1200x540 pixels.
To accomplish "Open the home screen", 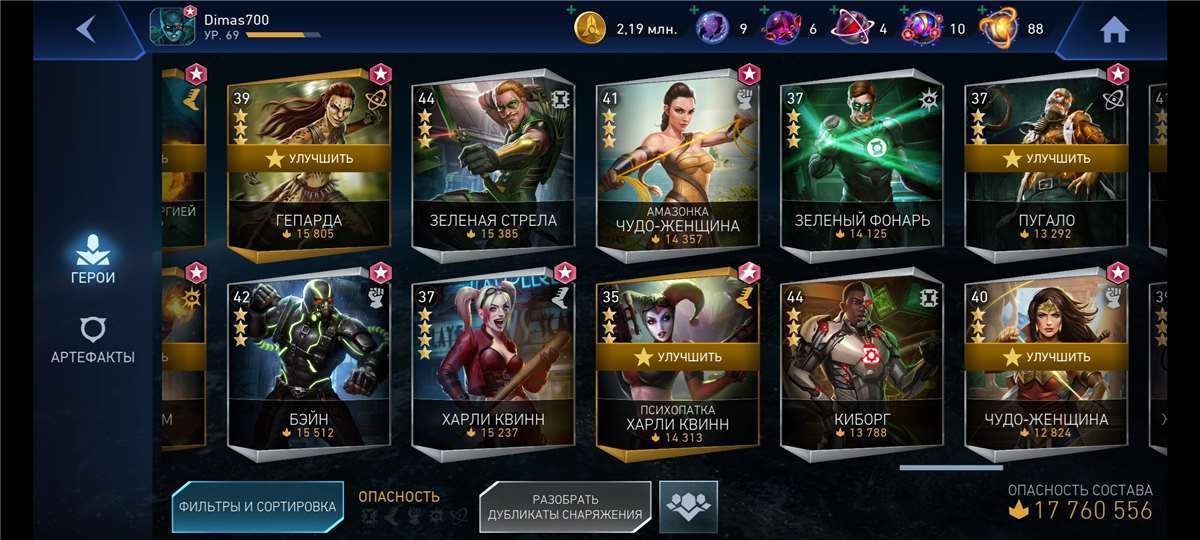I will 1114,30.
